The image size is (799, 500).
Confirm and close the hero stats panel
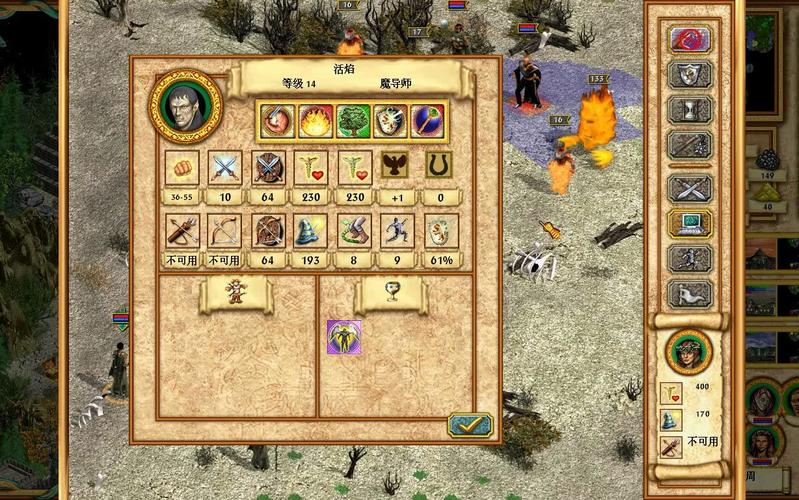coord(469,425)
